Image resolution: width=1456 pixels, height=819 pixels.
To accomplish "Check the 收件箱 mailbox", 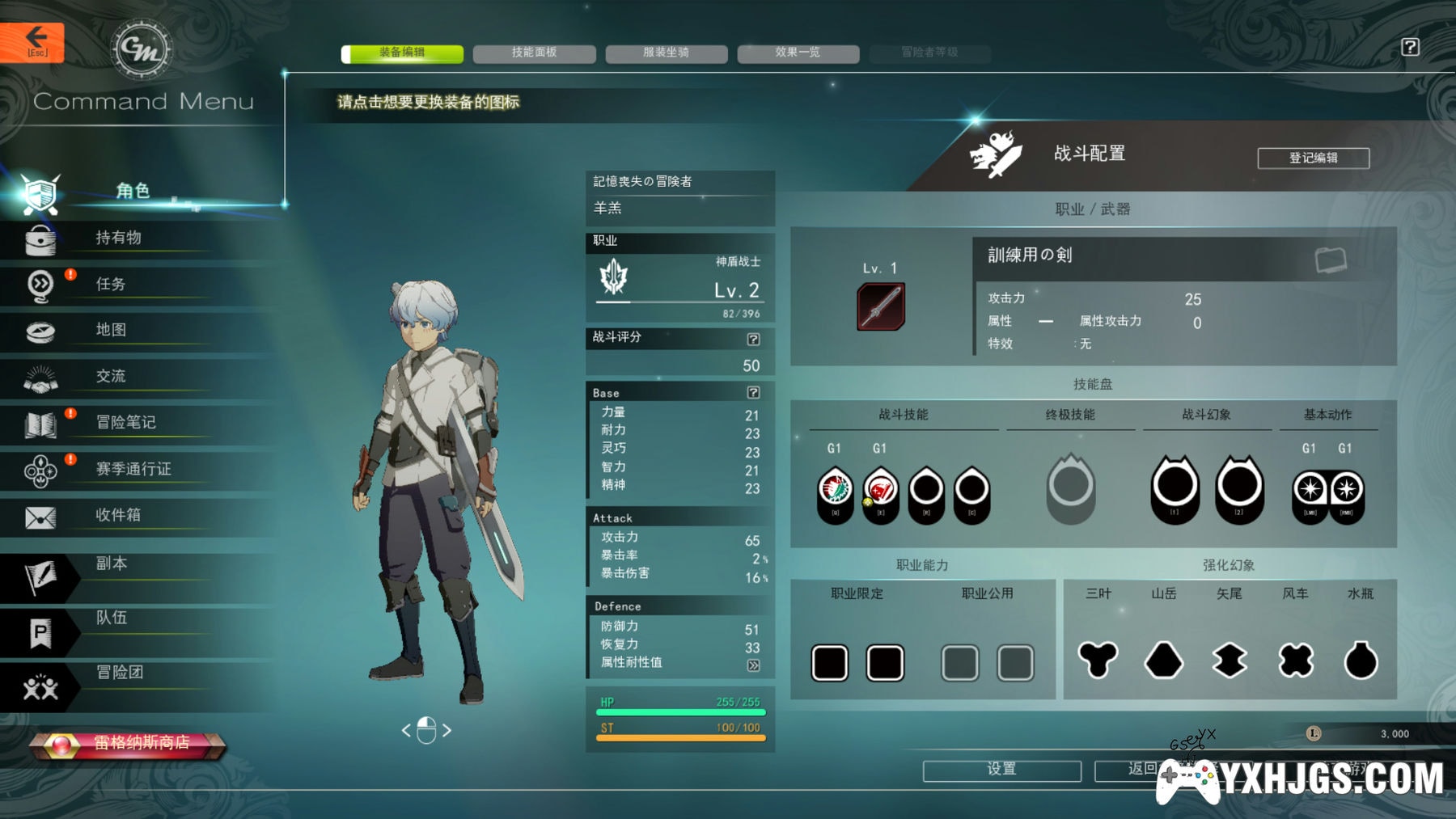I will coord(118,516).
